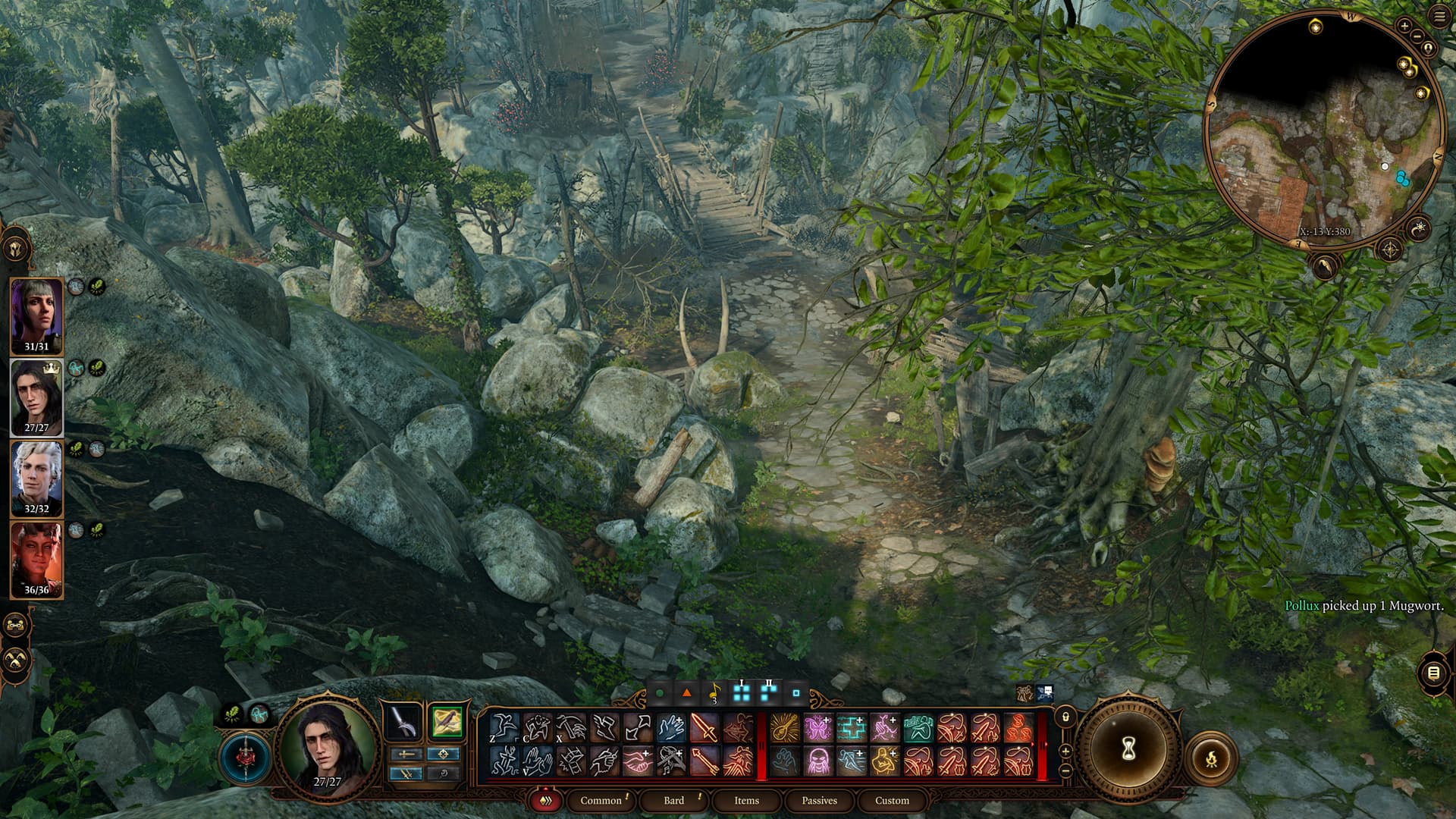Open the combat log on right edge
Image resolution: width=1456 pixels, height=819 pixels.
[1433, 673]
